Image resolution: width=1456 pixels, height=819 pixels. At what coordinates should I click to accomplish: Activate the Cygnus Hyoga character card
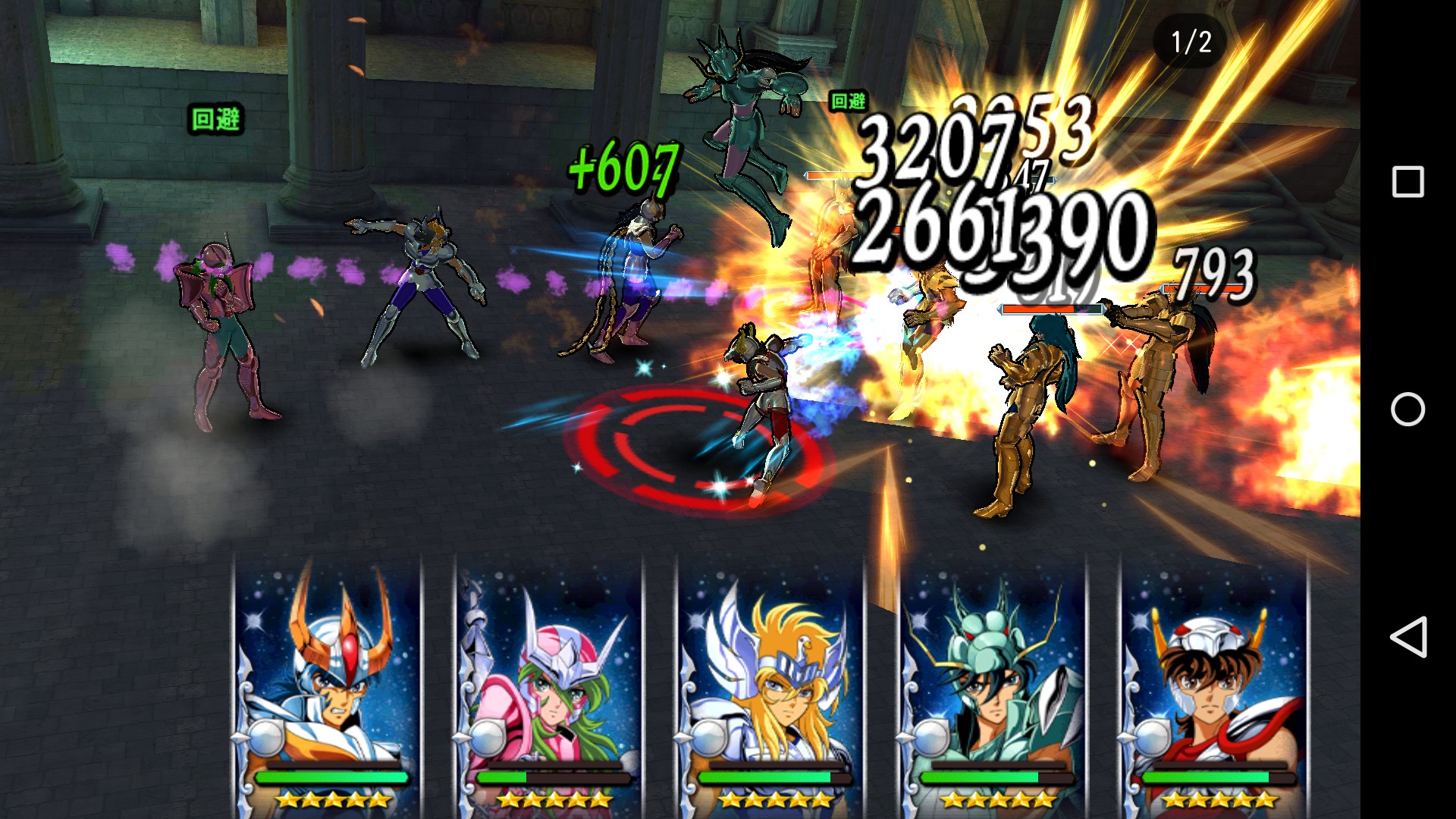tap(770, 682)
